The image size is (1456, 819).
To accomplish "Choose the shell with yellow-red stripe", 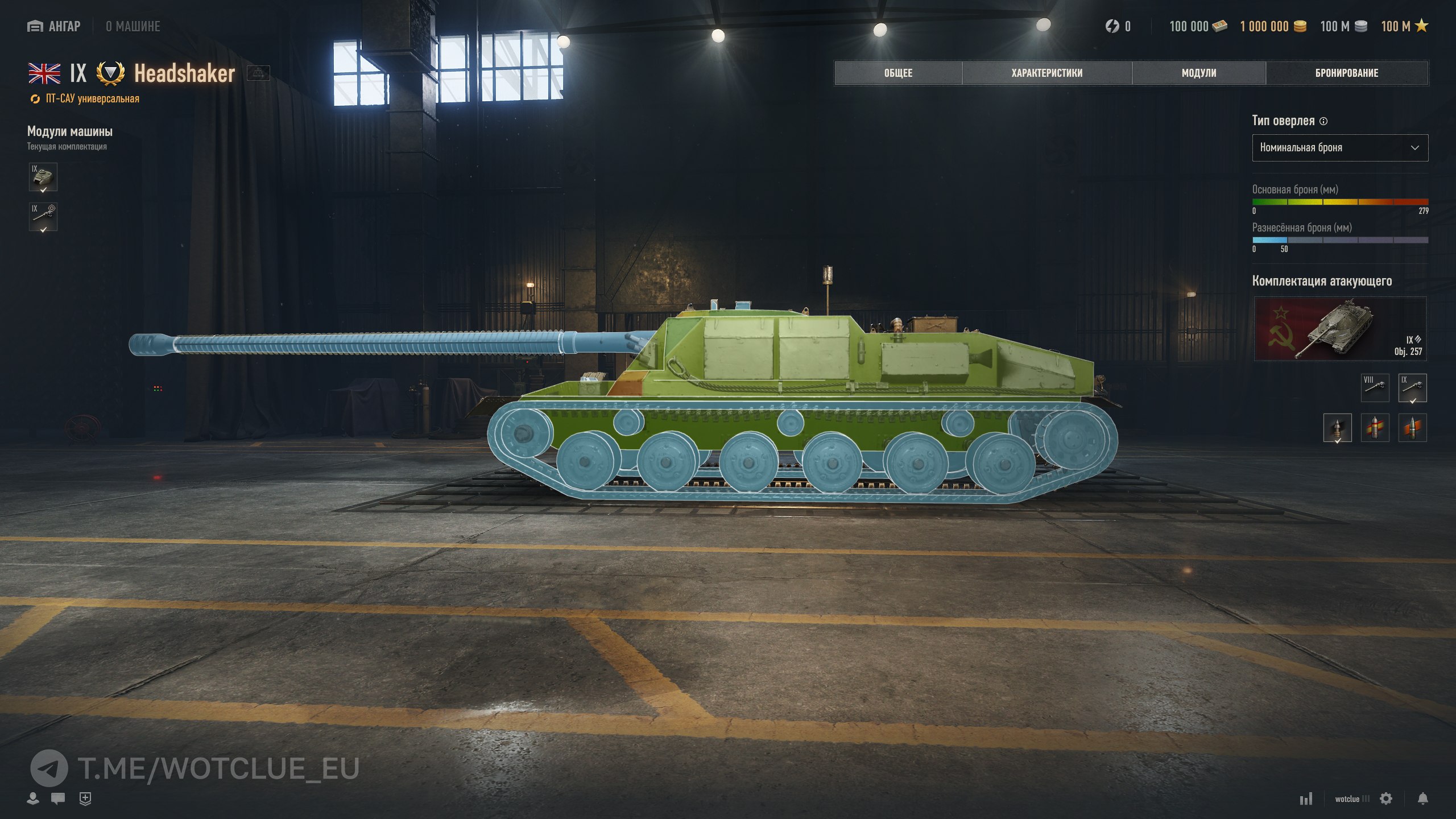I will pyautogui.click(x=1375, y=428).
